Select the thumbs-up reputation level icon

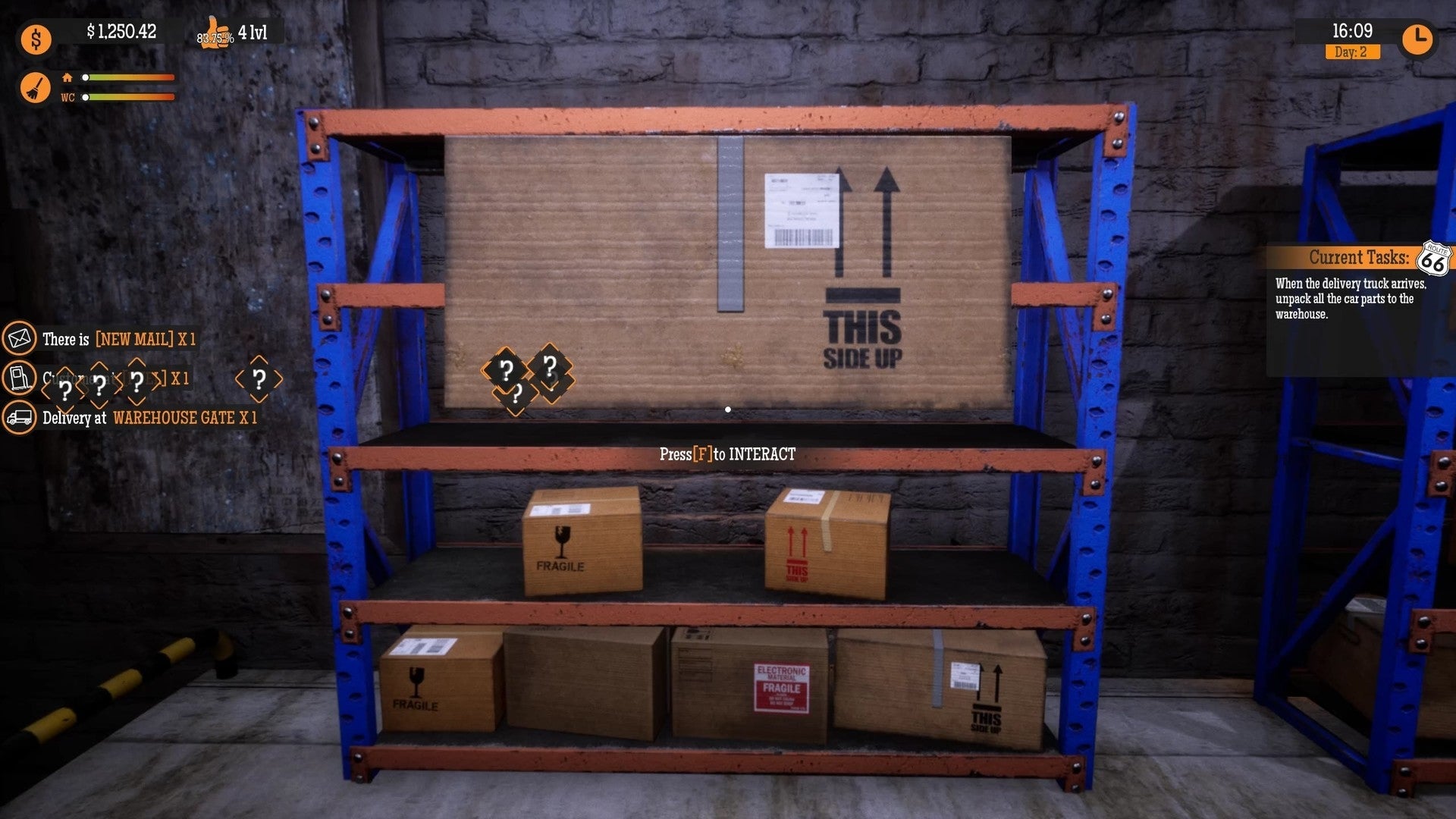coord(218,33)
